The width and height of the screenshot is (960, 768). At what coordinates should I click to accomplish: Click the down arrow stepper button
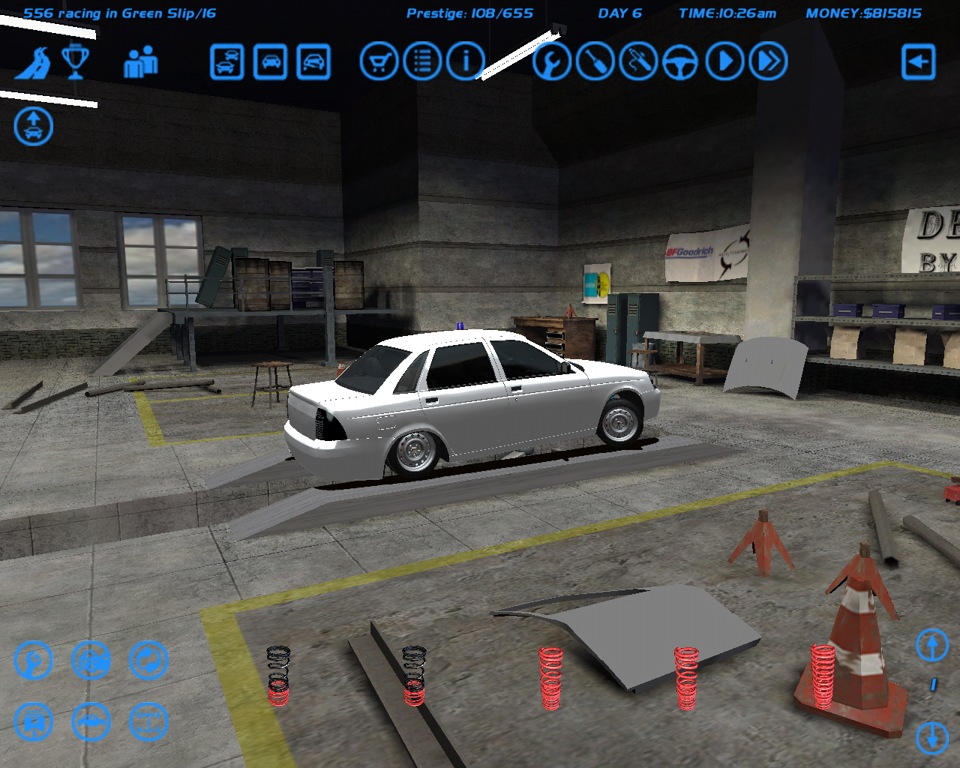pyautogui.click(x=932, y=739)
